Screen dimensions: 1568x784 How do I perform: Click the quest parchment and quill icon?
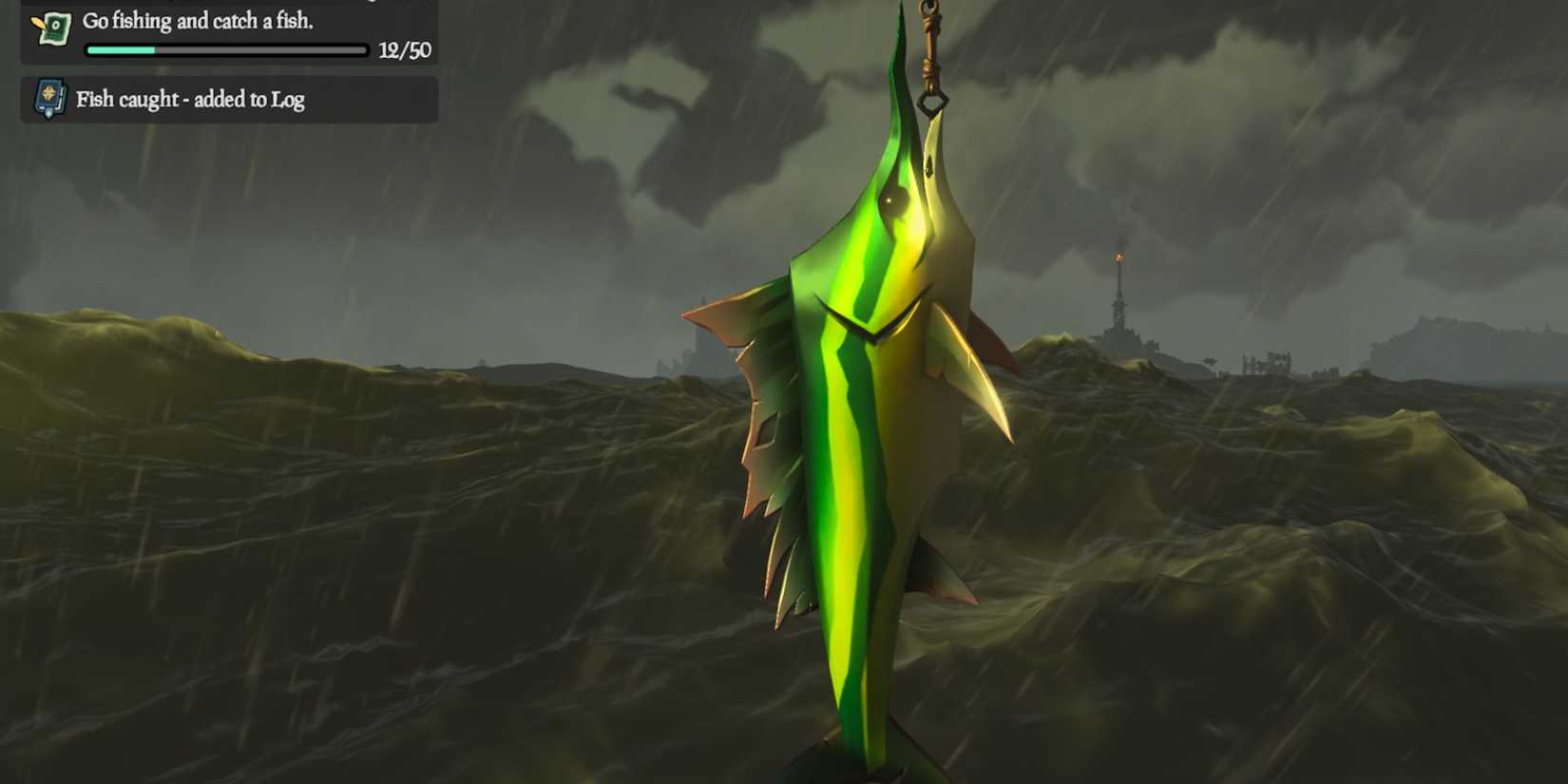click(54, 26)
